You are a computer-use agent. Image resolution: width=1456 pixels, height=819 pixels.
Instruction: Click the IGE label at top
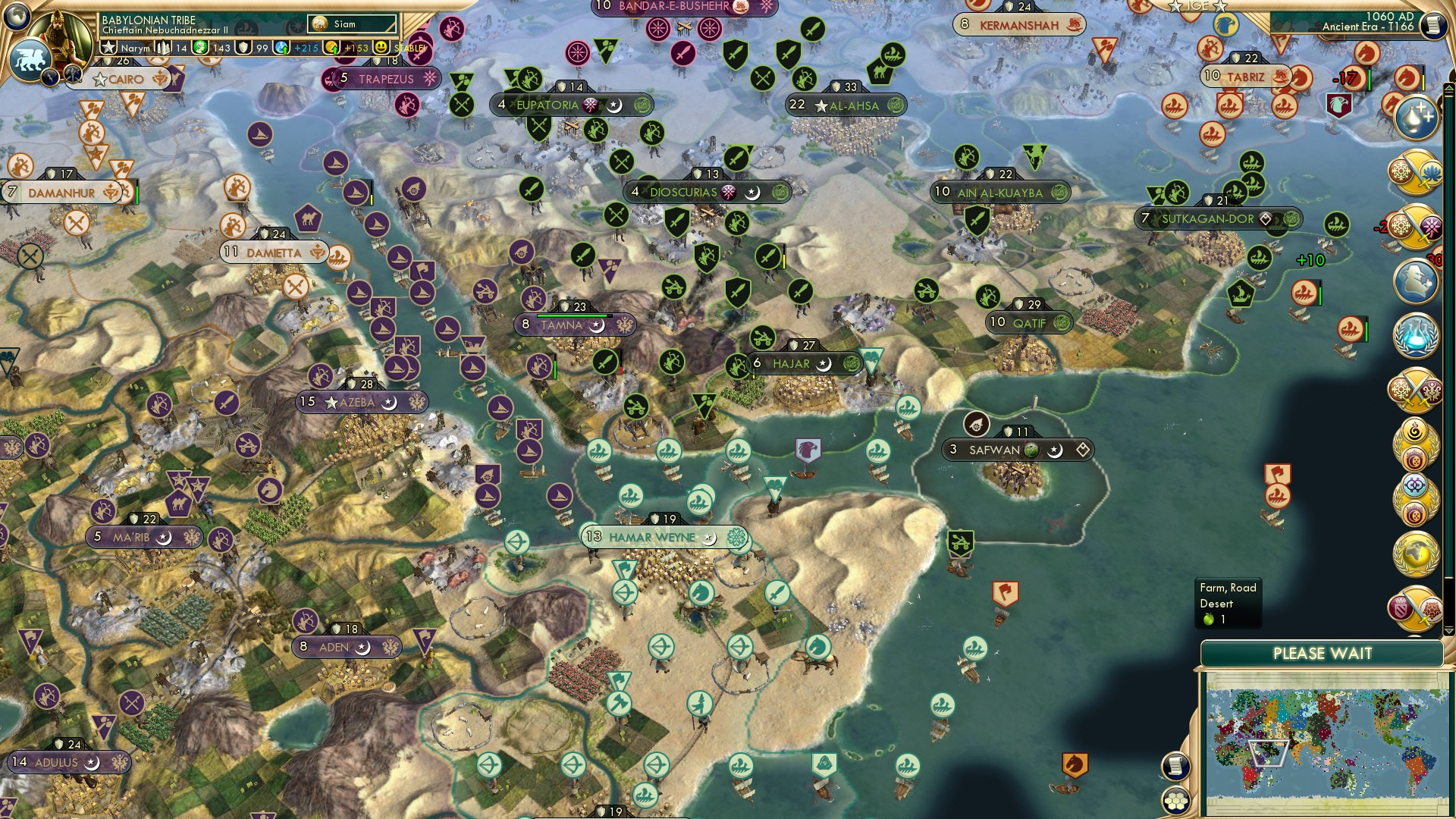tap(1197, 8)
